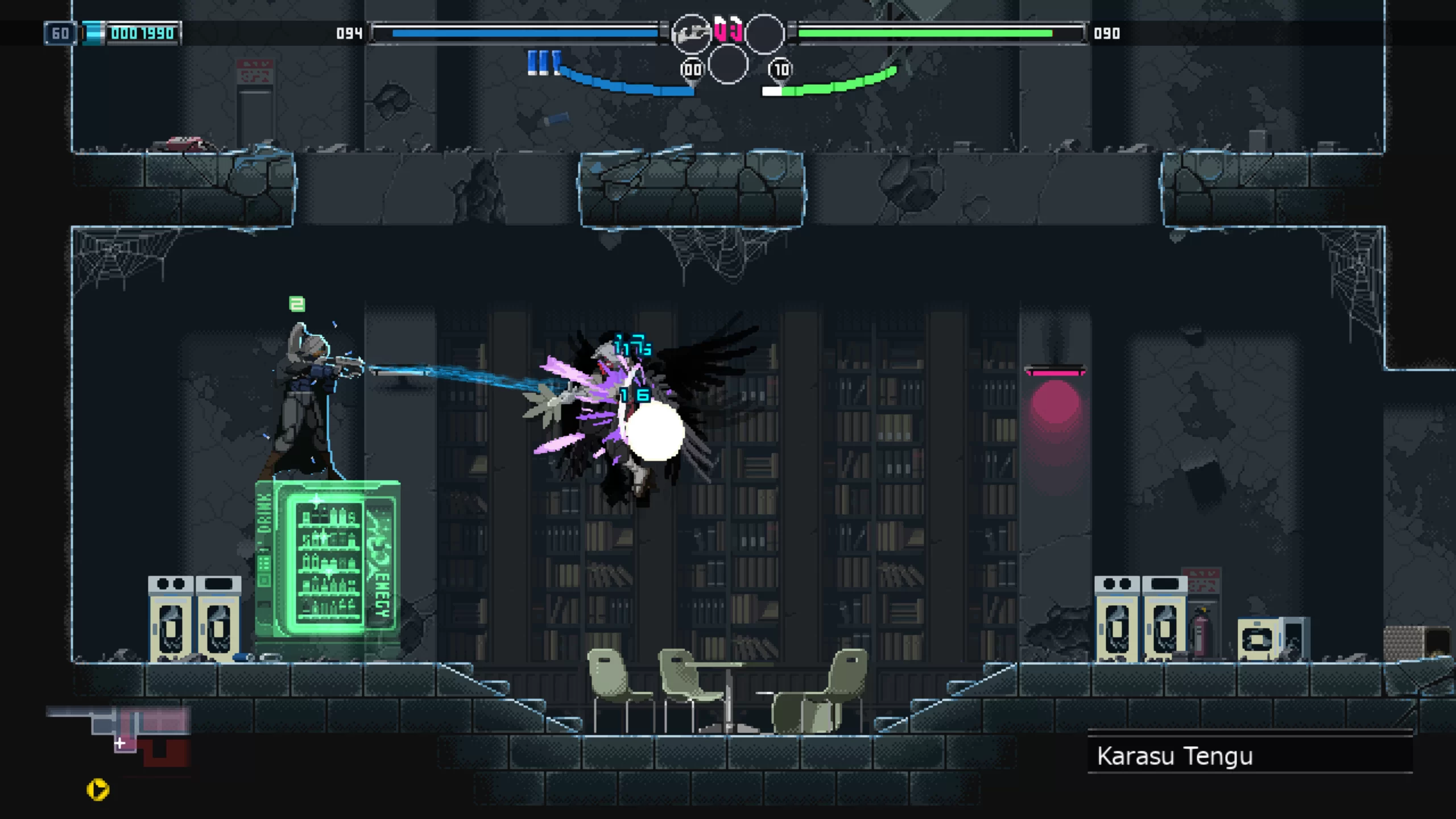Viewport: 1456px width, 819px height.
Task: Click the yellow arrow indicator icon
Action: pyautogui.click(x=98, y=789)
